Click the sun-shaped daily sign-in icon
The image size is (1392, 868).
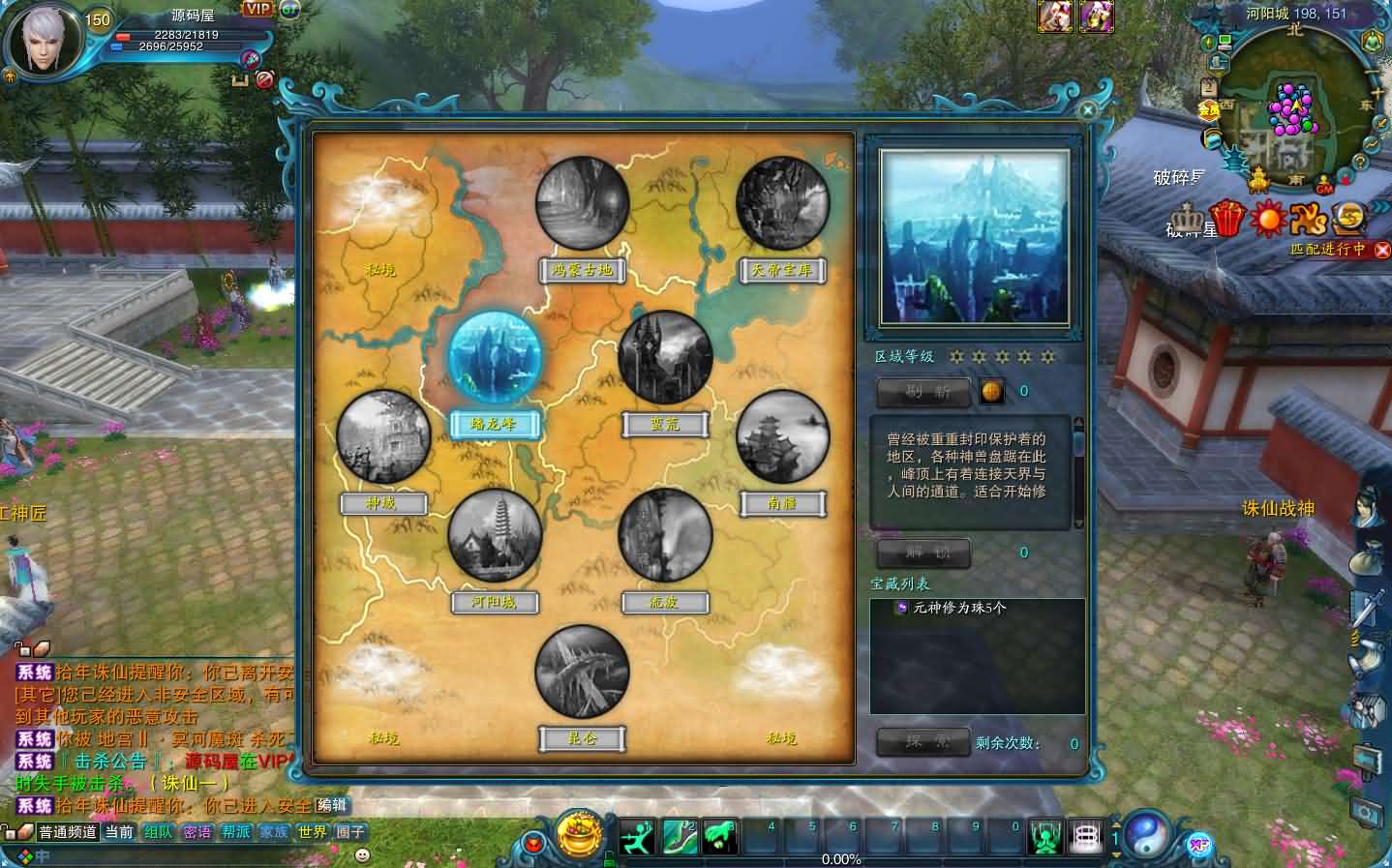click(x=1268, y=218)
